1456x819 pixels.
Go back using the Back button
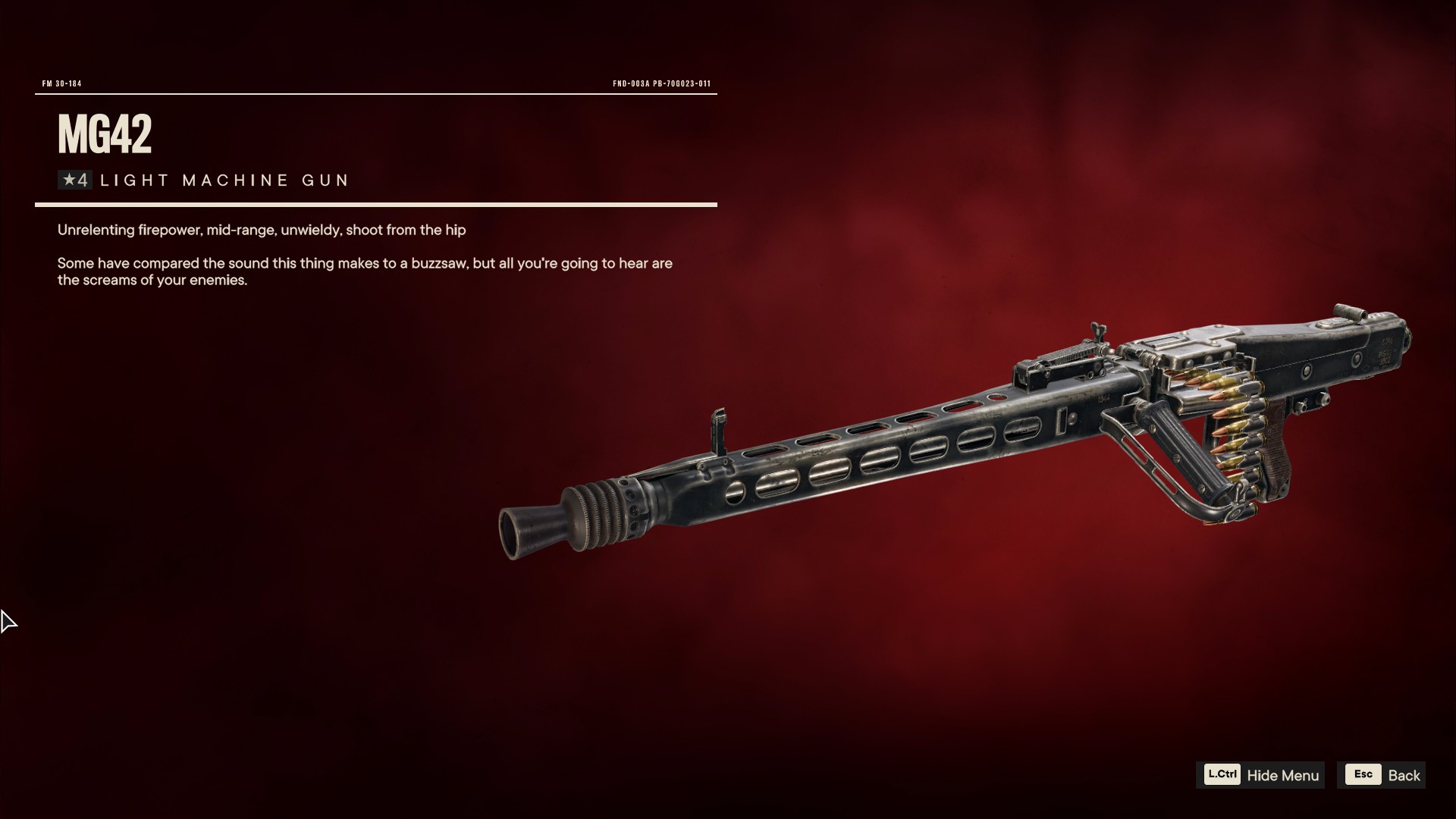coord(1382,775)
